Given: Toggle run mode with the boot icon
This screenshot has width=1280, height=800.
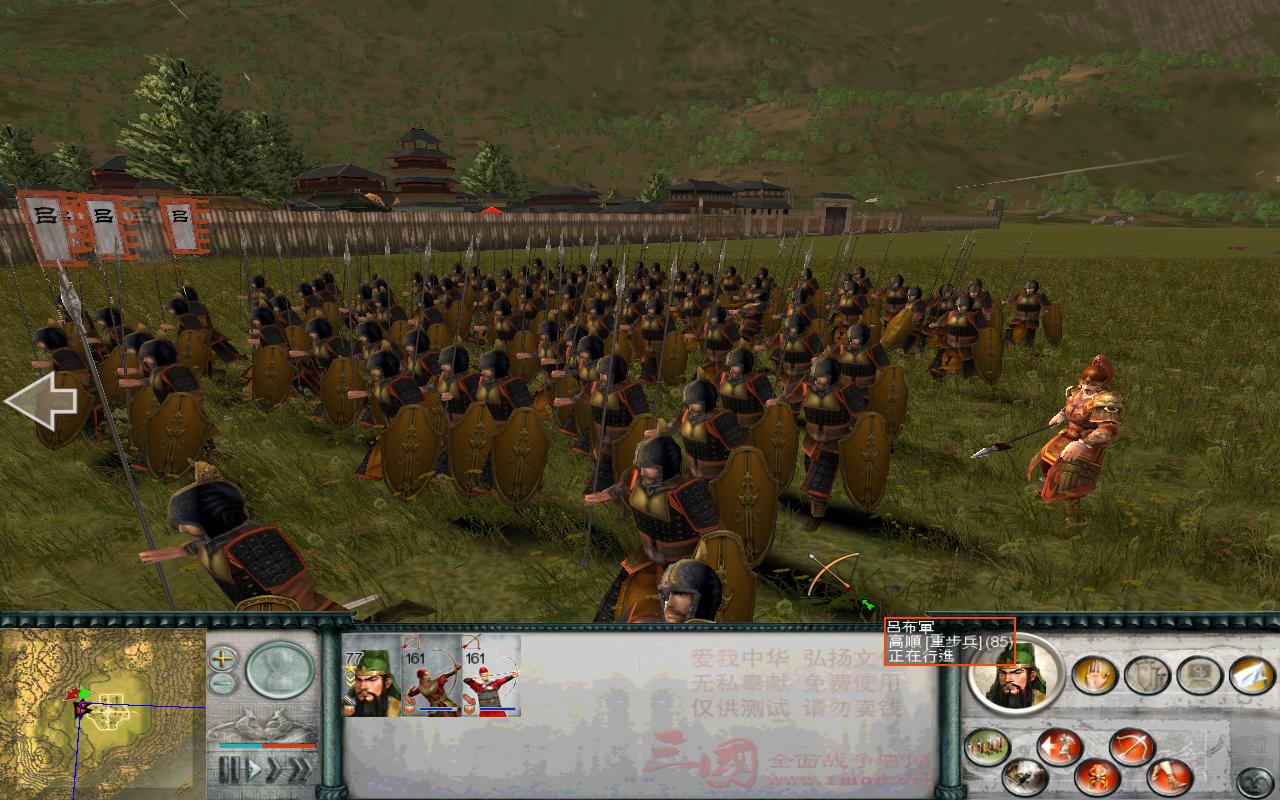Looking at the screenshot, I should 1170,775.
